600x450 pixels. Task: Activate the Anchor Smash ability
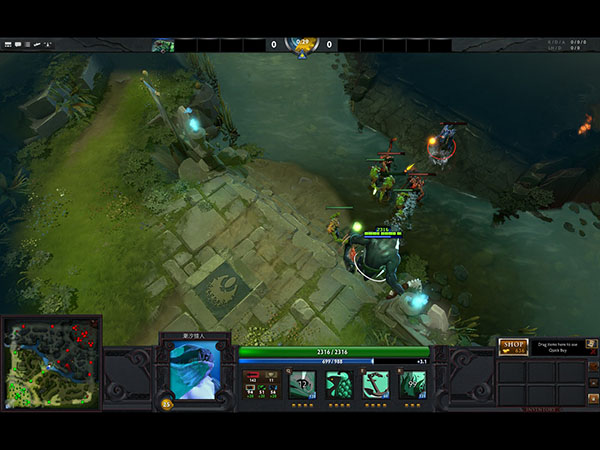(x=376, y=385)
